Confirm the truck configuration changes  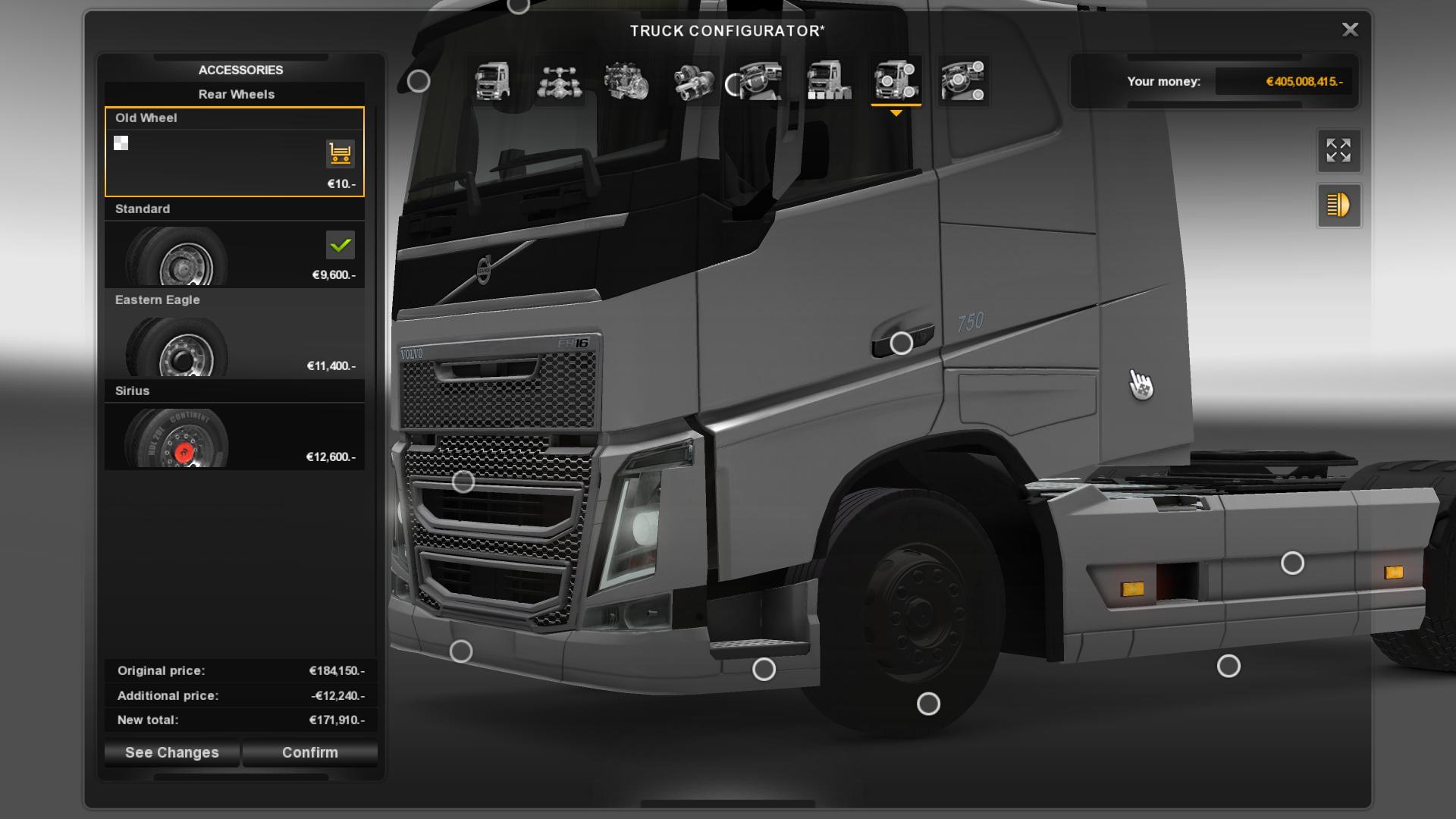[309, 752]
